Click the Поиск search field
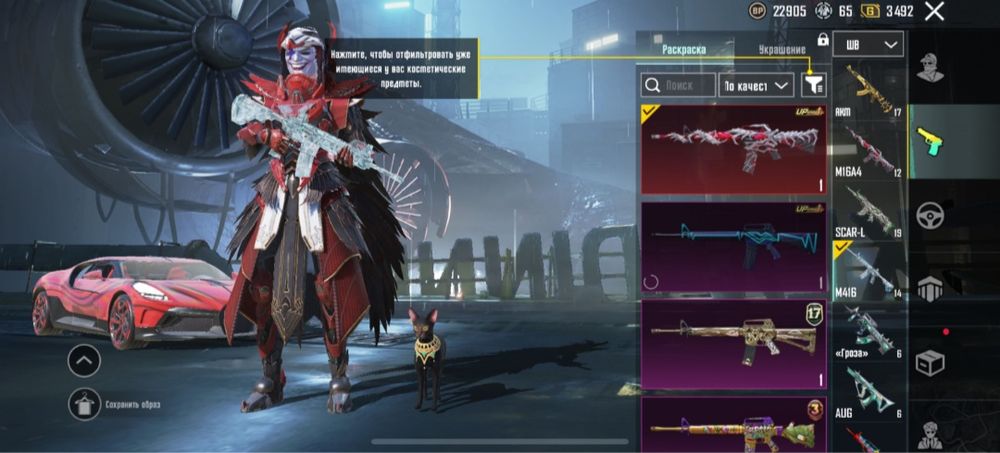 679,86
